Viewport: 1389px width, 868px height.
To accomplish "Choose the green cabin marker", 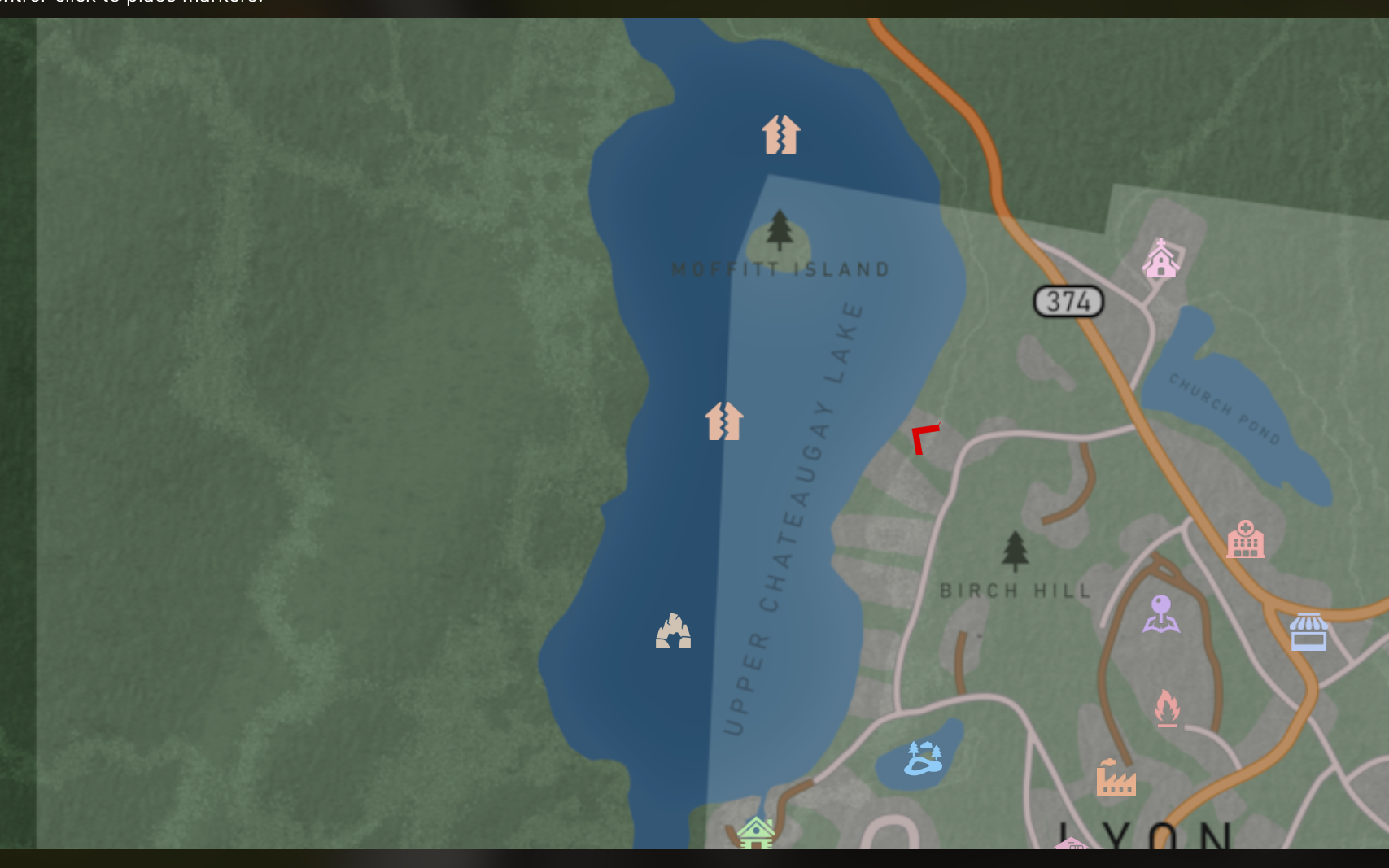I will coord(756,834).
